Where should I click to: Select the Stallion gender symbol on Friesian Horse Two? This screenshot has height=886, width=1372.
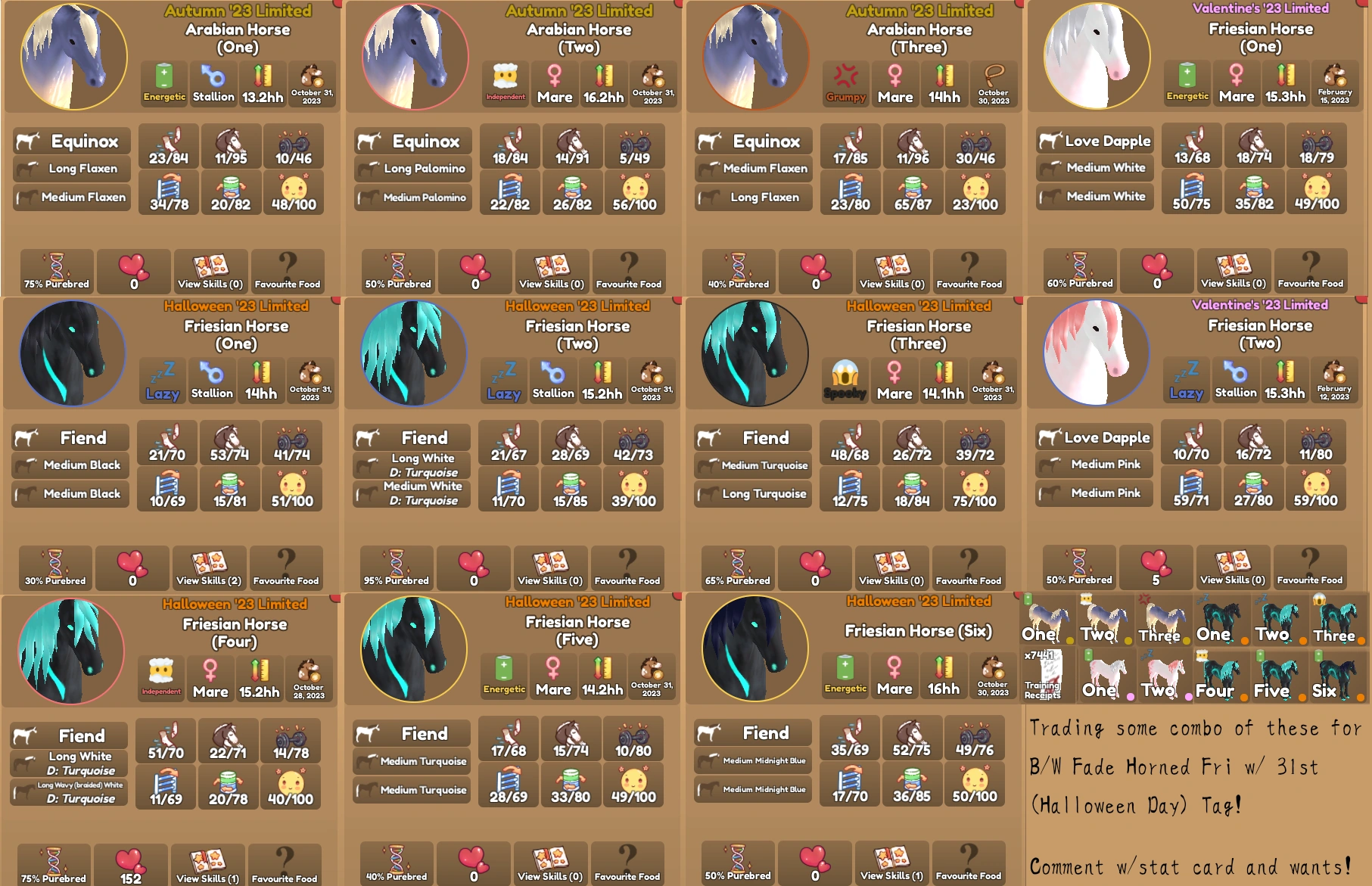[553, 381]
